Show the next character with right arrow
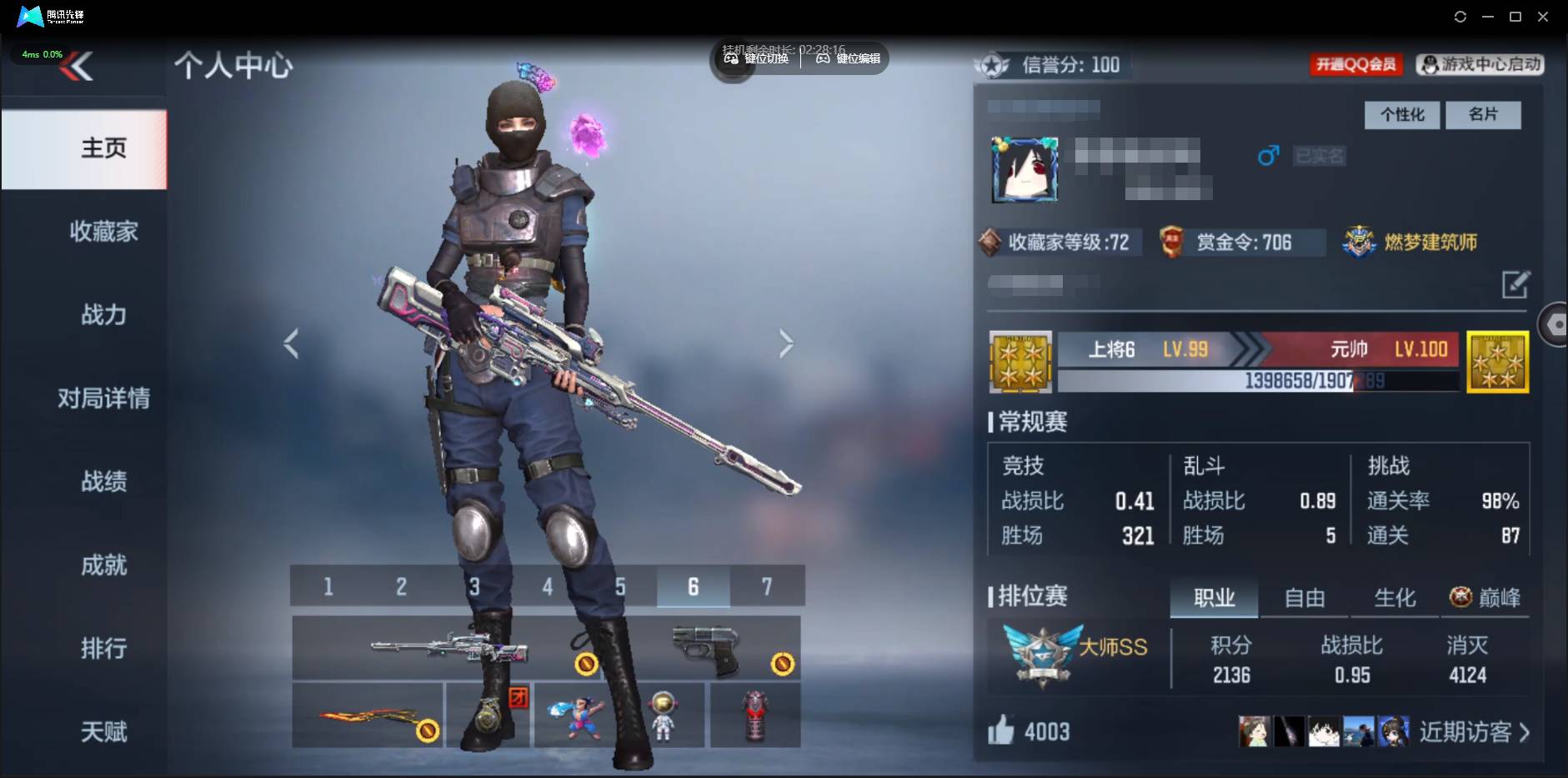 (786, 343)
